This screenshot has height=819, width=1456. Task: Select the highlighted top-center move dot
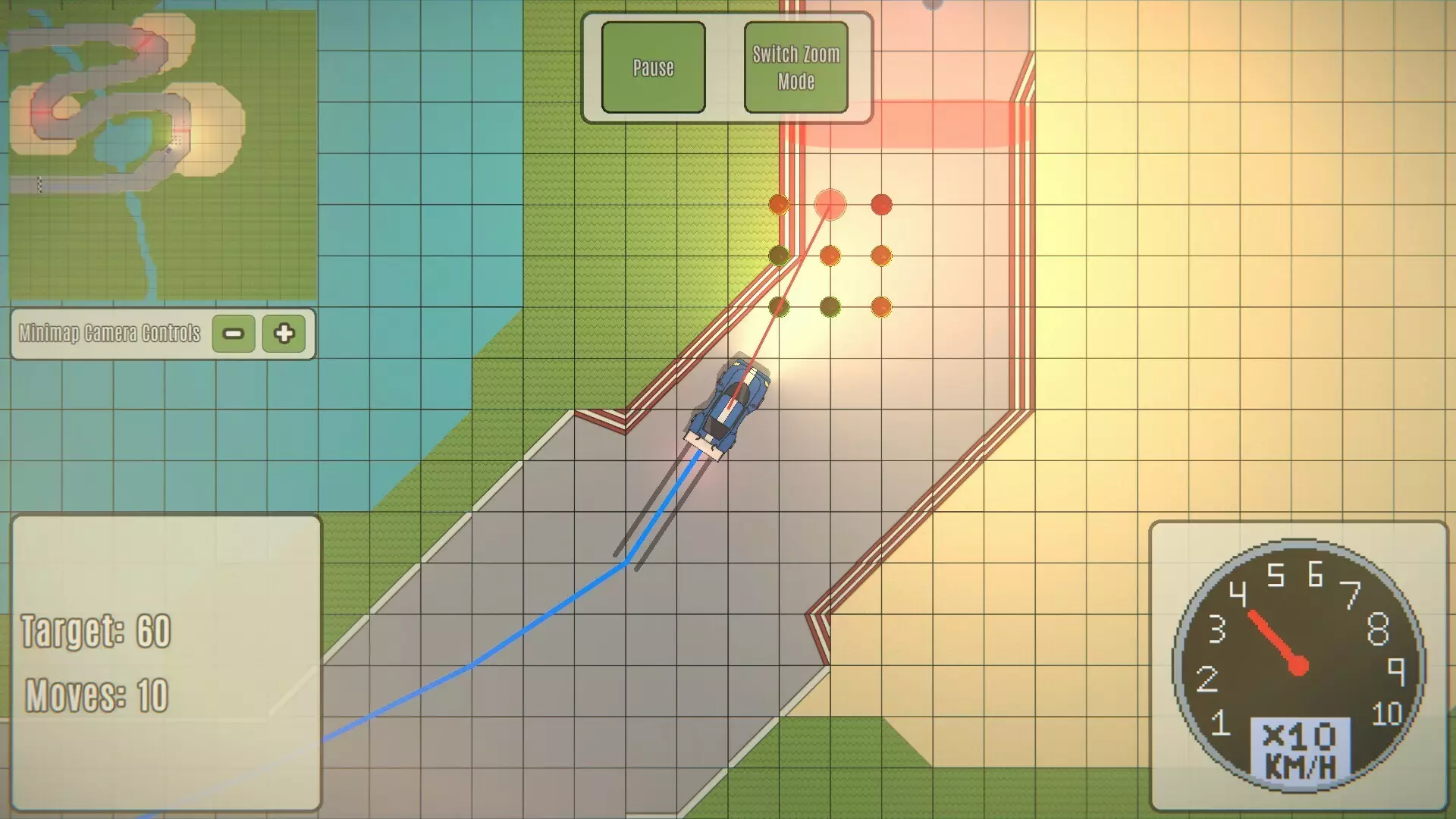pos(830,205)
